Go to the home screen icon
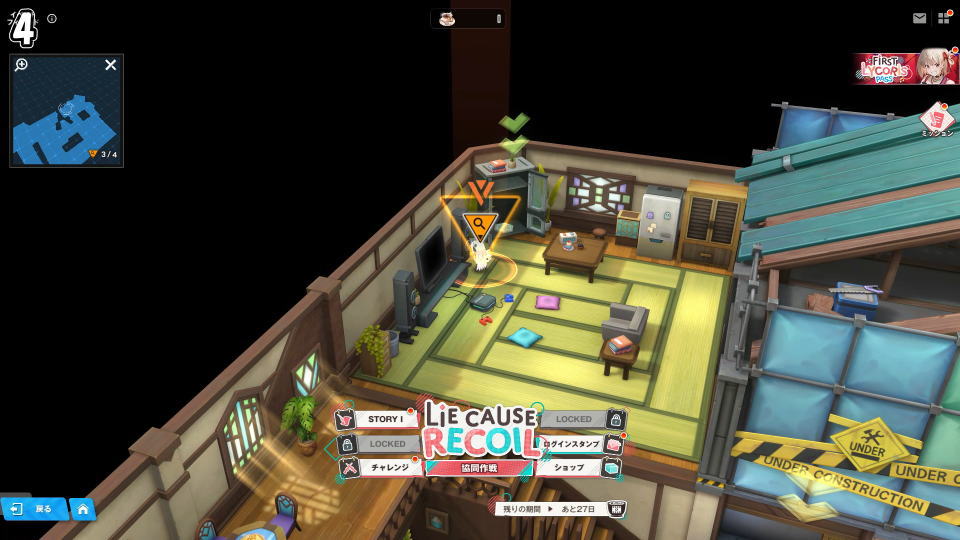This screenshot has width=960, height=540. pos(82,509)
